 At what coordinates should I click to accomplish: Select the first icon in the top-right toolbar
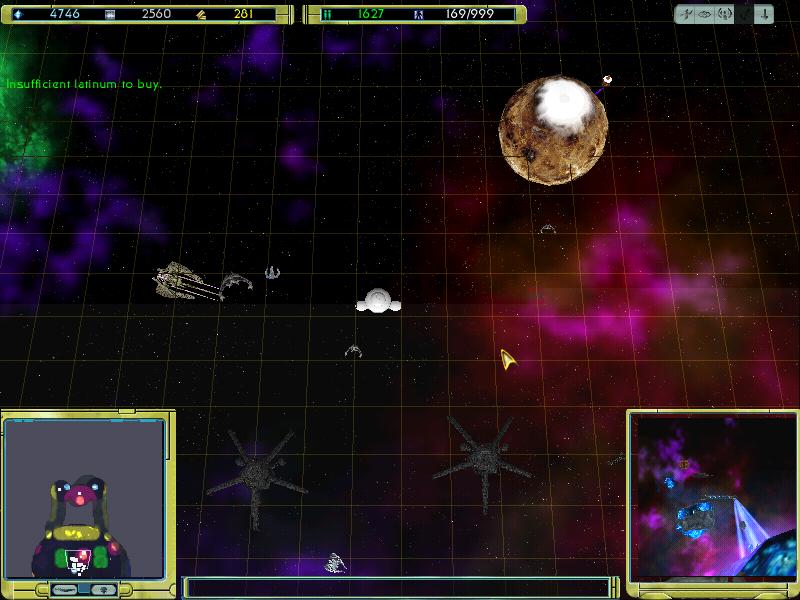[686, 15]
